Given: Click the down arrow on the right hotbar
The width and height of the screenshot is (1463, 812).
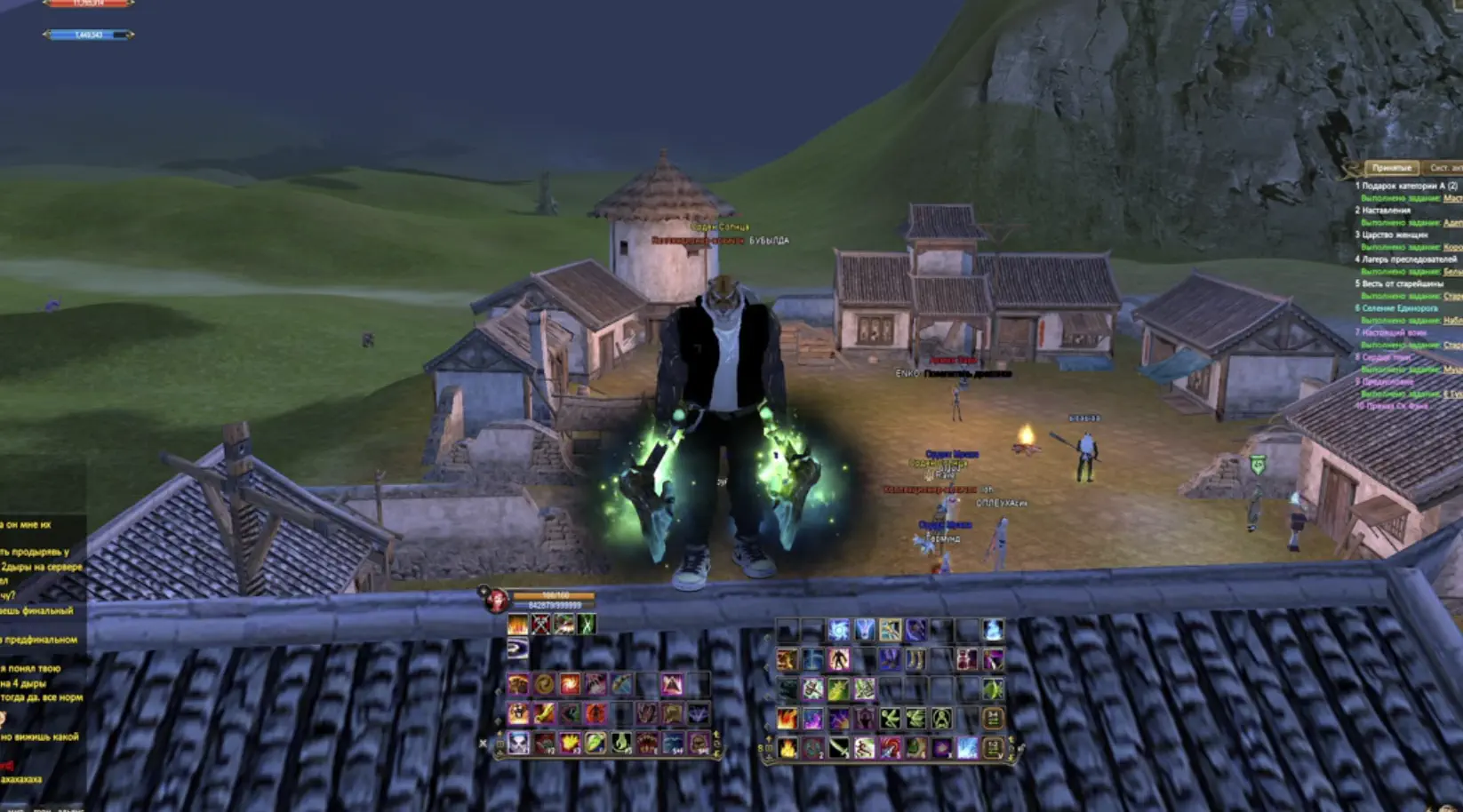Looking at the screenshot, I should (x=1011, y=756).
